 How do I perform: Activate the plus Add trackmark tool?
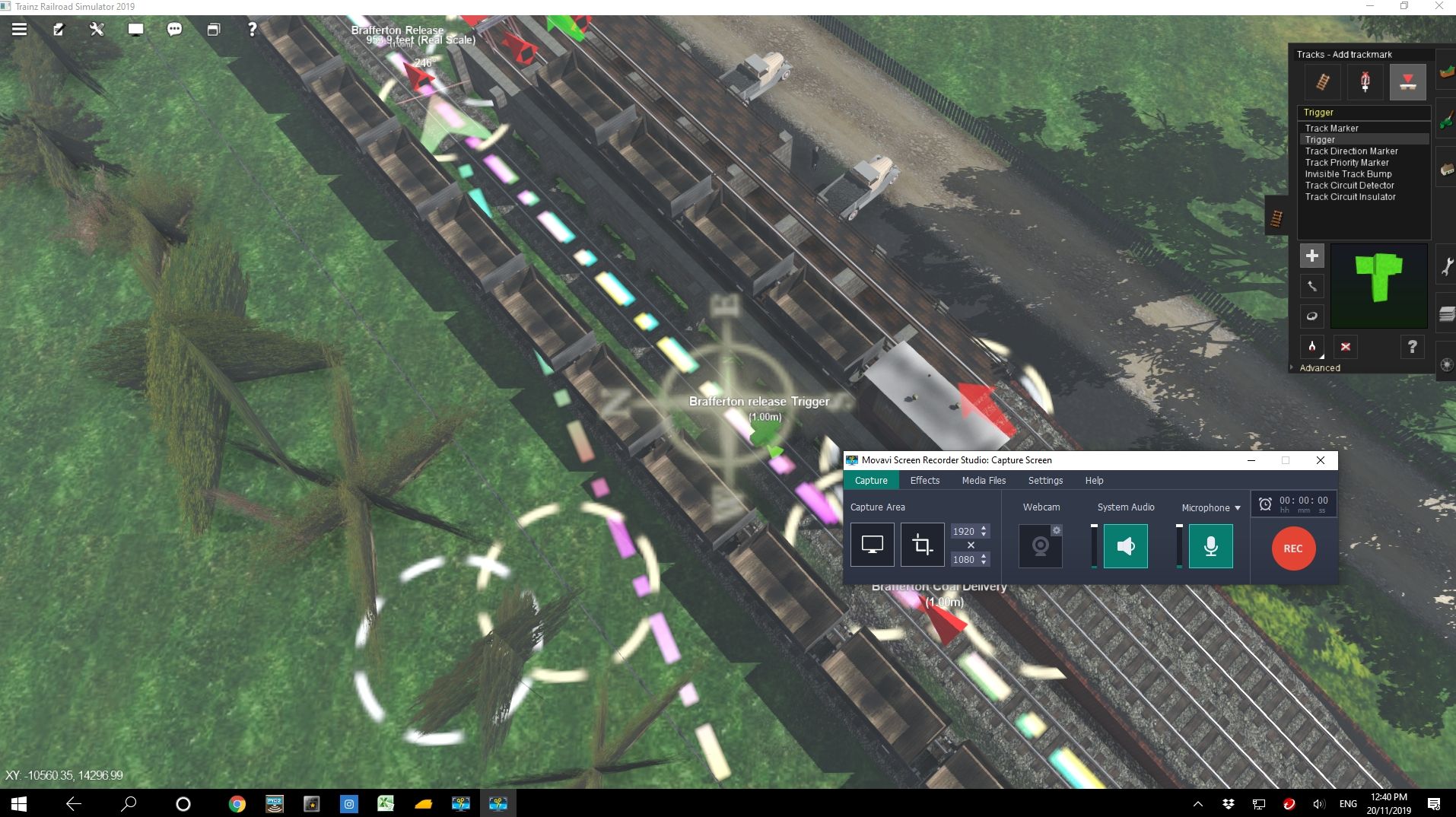tap(1312, 256)
